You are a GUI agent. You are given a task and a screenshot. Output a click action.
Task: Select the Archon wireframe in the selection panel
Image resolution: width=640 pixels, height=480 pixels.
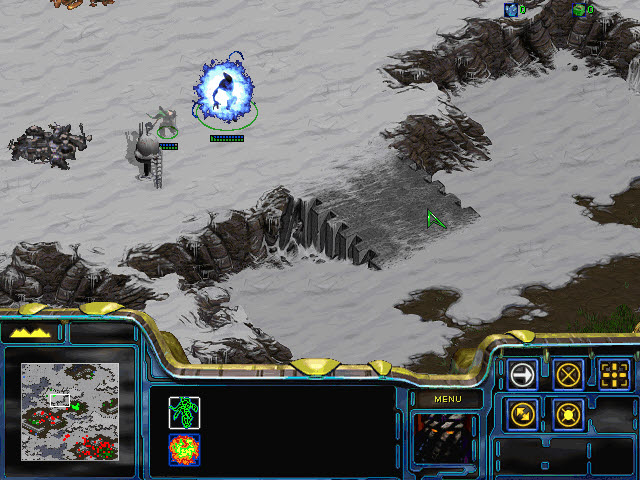tap(184, 448)
